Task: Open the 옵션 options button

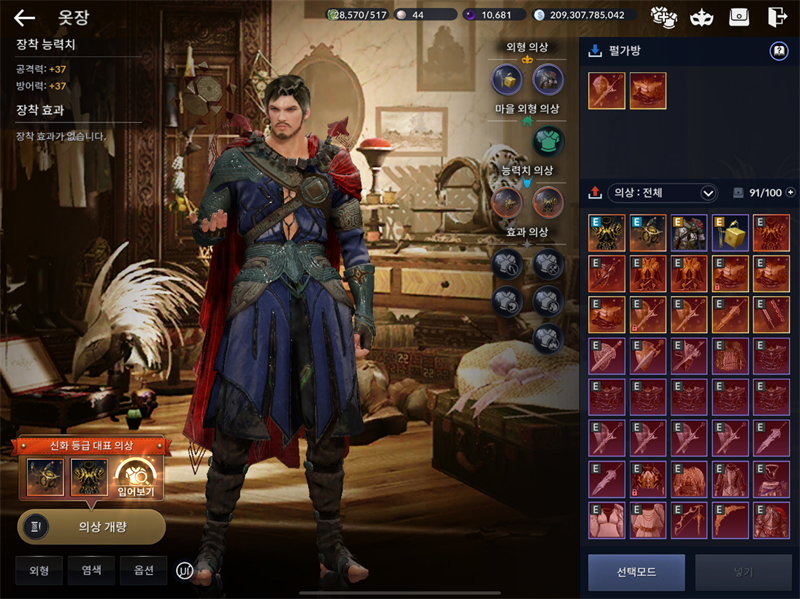Action: click(143, 570)
